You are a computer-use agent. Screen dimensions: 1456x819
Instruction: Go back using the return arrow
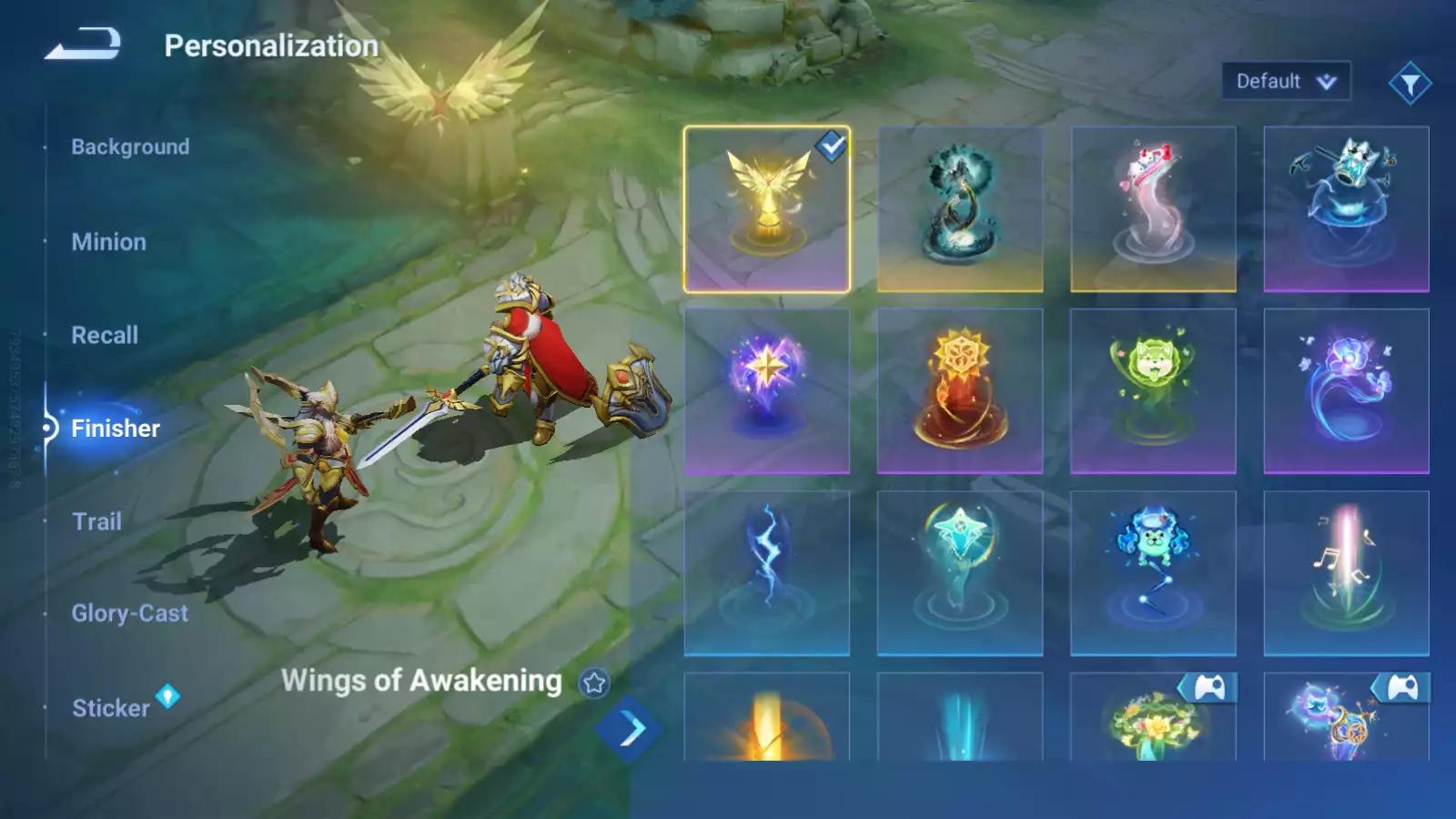[x=83, y=44]
